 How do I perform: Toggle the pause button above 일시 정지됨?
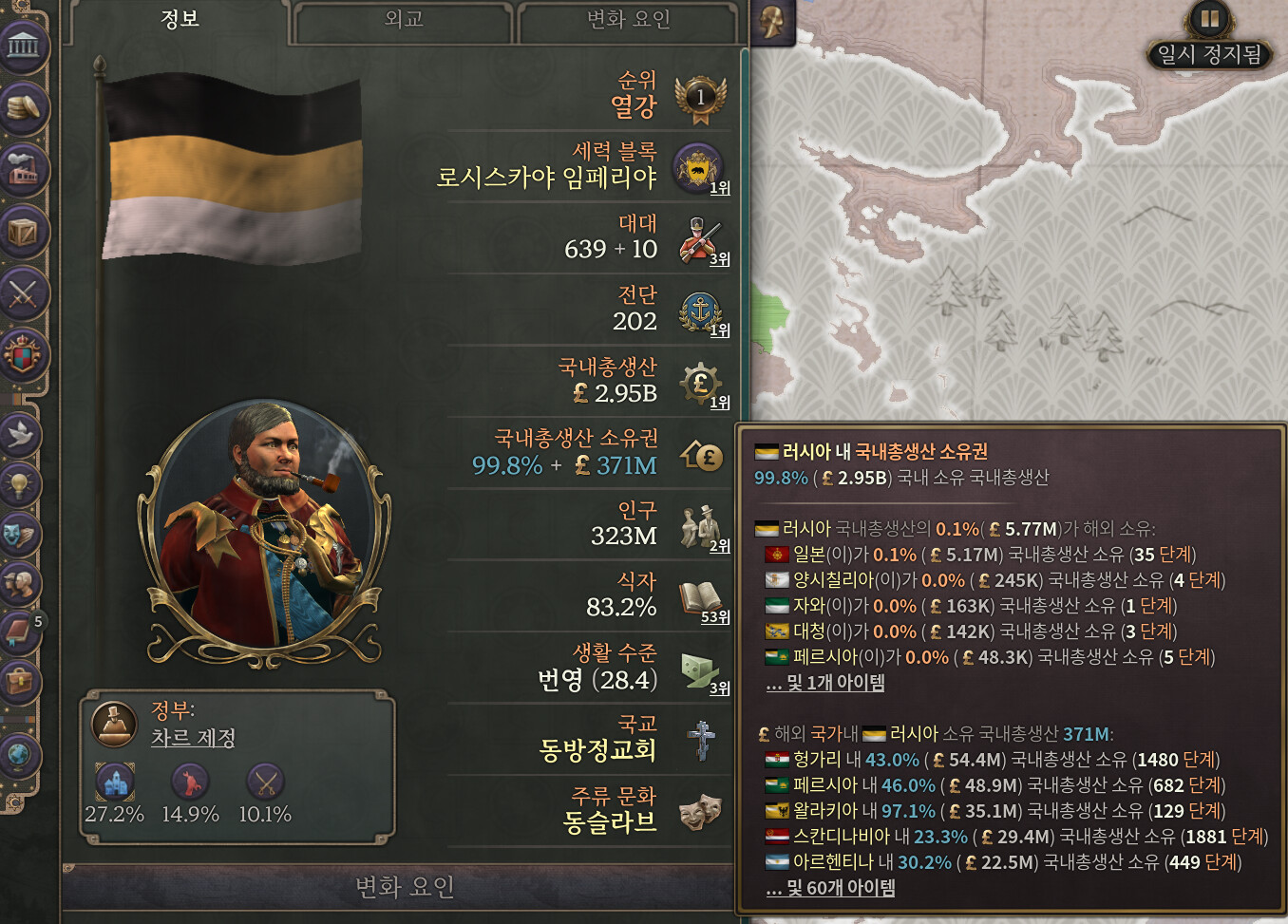1209,18
